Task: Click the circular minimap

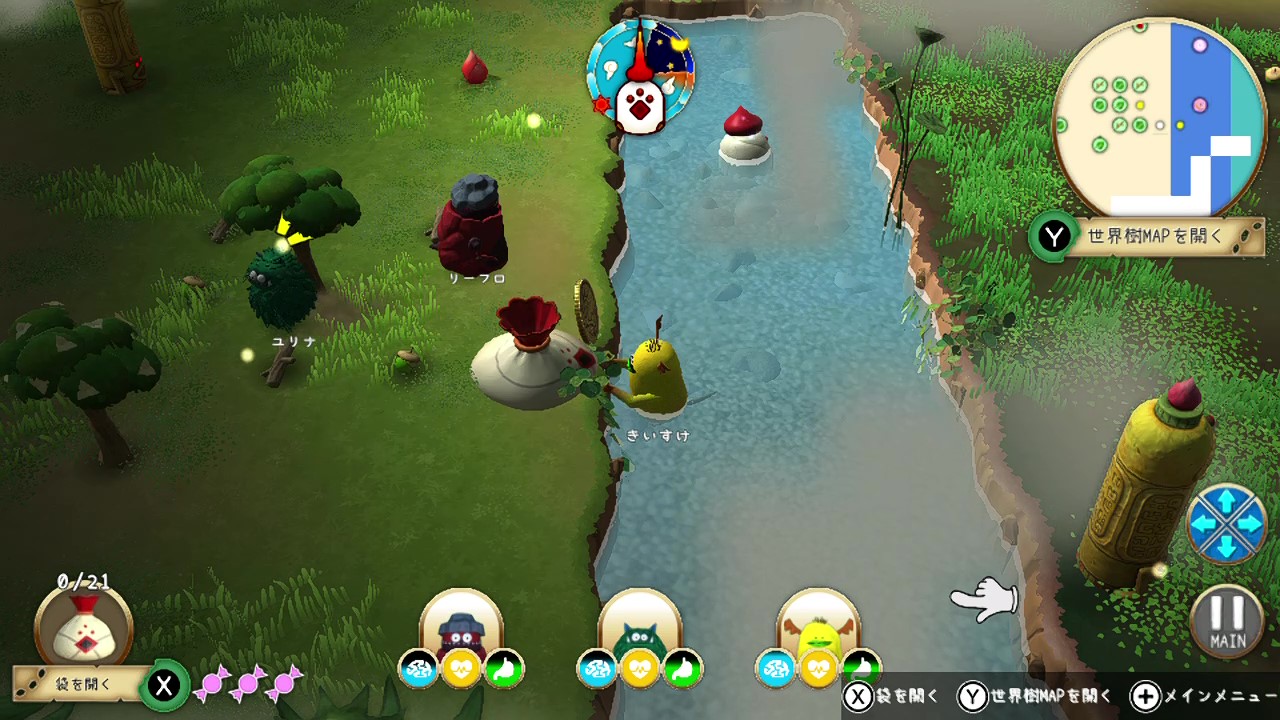Action: [1159, 118]
